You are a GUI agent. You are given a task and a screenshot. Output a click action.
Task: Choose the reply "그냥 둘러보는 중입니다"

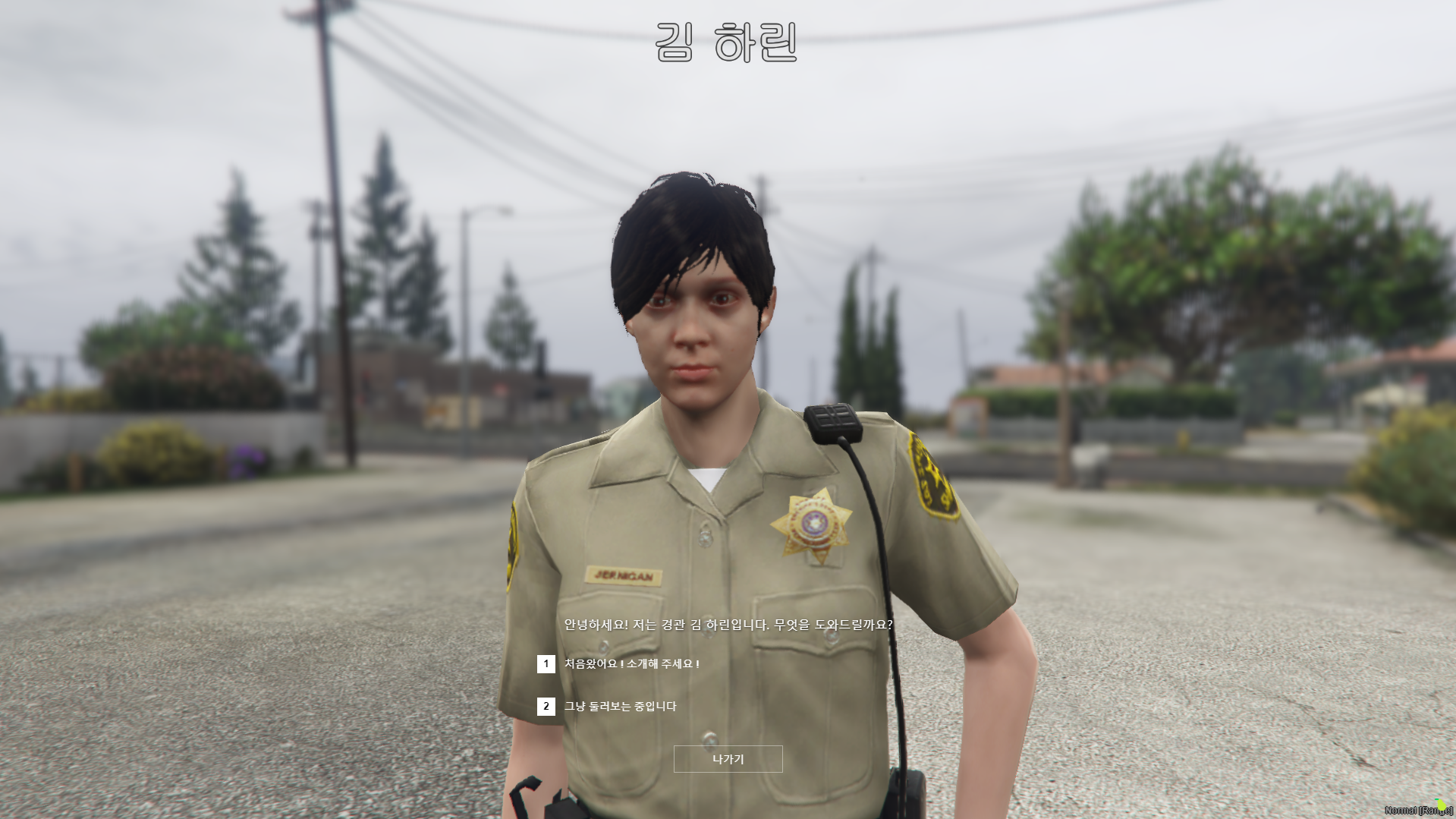tap(622, 706)
